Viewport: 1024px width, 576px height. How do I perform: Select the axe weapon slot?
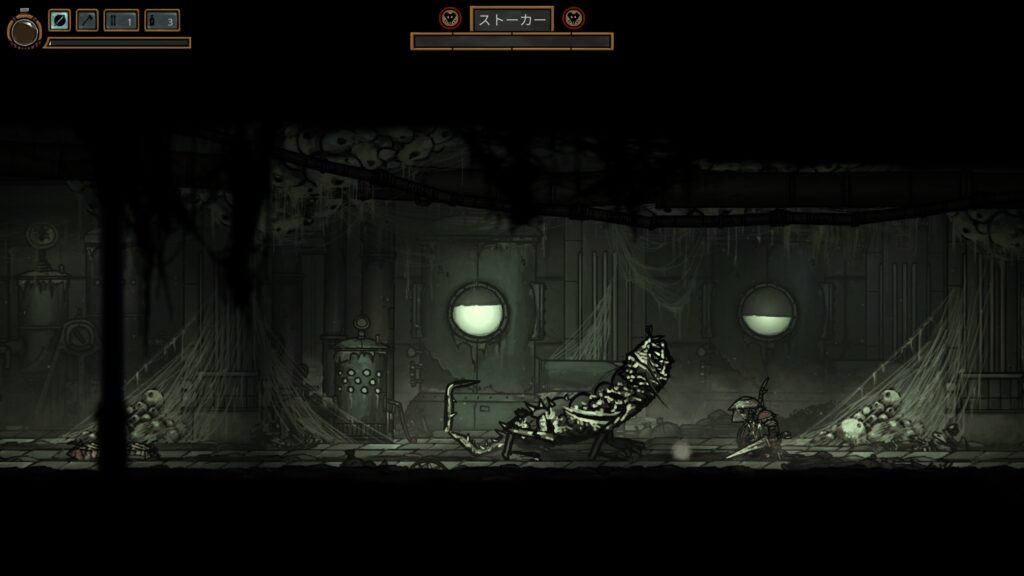[87, 20]
